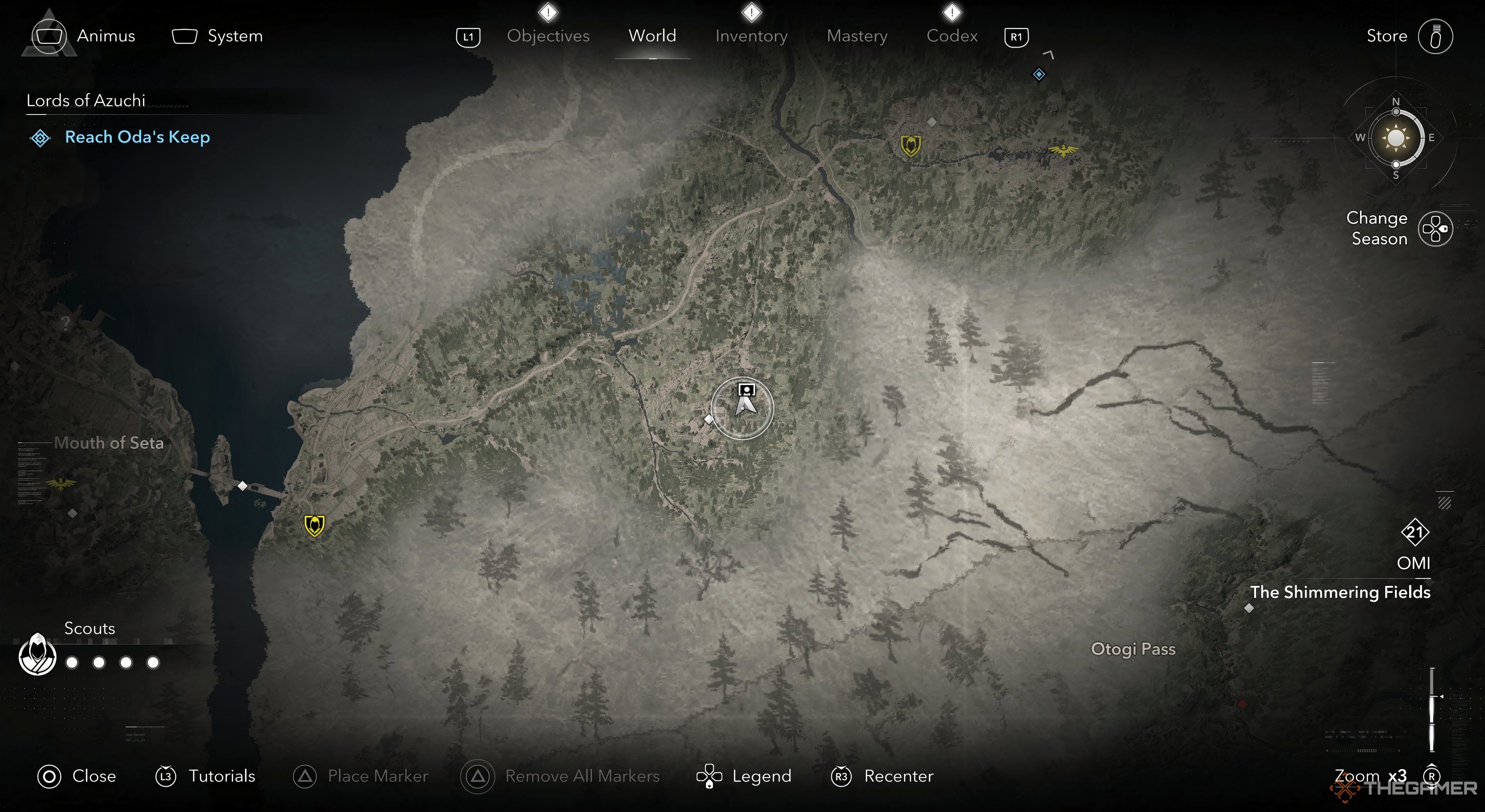Switch to the Objectives tab
Image resolution: width=1485 pixels, height=812 pixels.
click(x=548, y=36)
